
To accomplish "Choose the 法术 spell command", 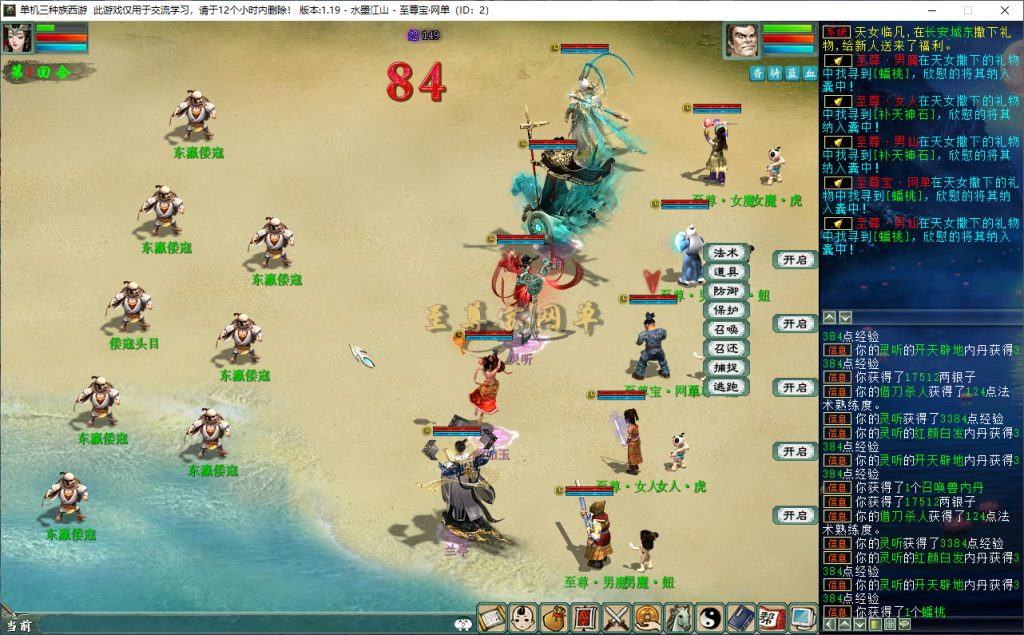I will 725,253.
